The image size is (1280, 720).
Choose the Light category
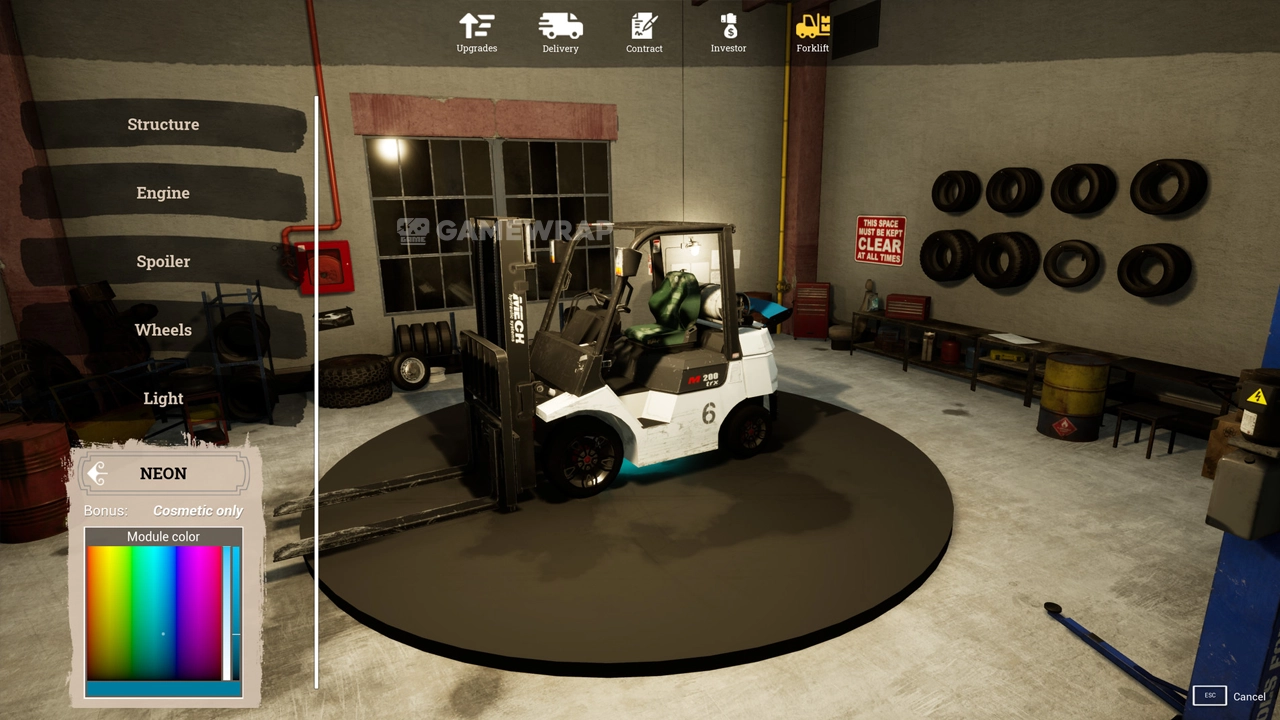coord(163,399)
